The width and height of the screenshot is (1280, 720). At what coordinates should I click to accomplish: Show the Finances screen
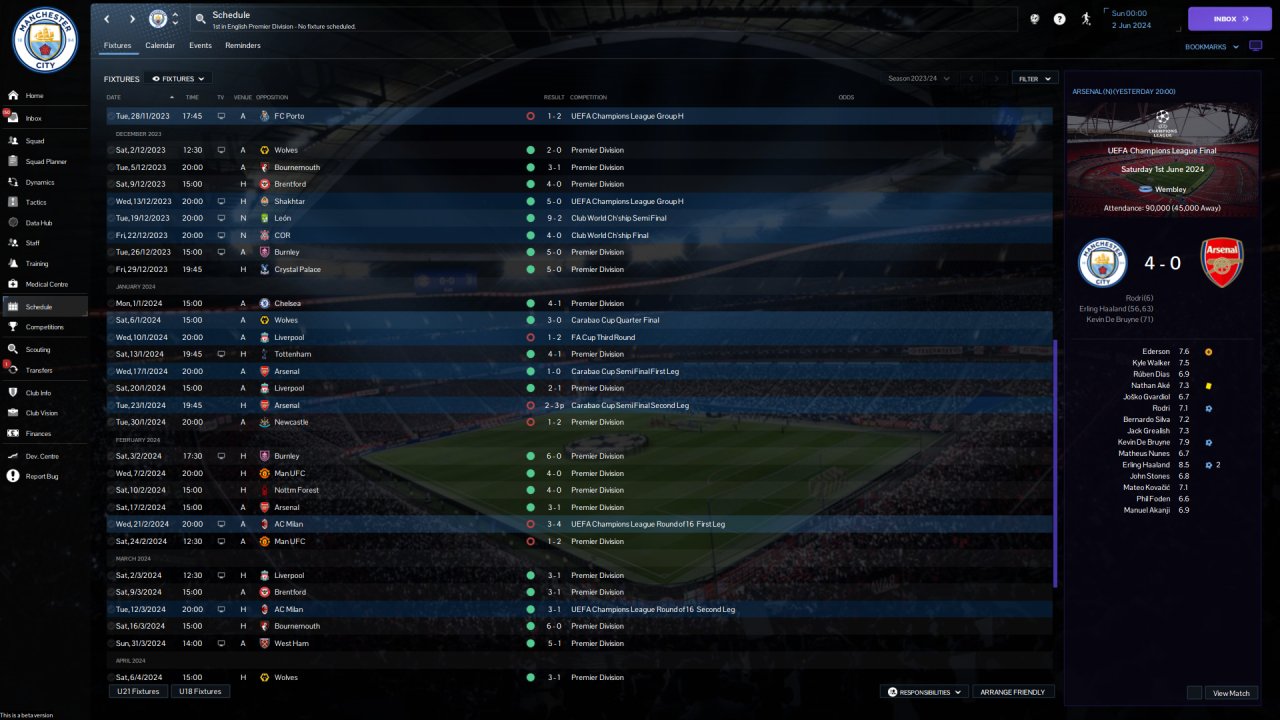[x=38, y=433]
